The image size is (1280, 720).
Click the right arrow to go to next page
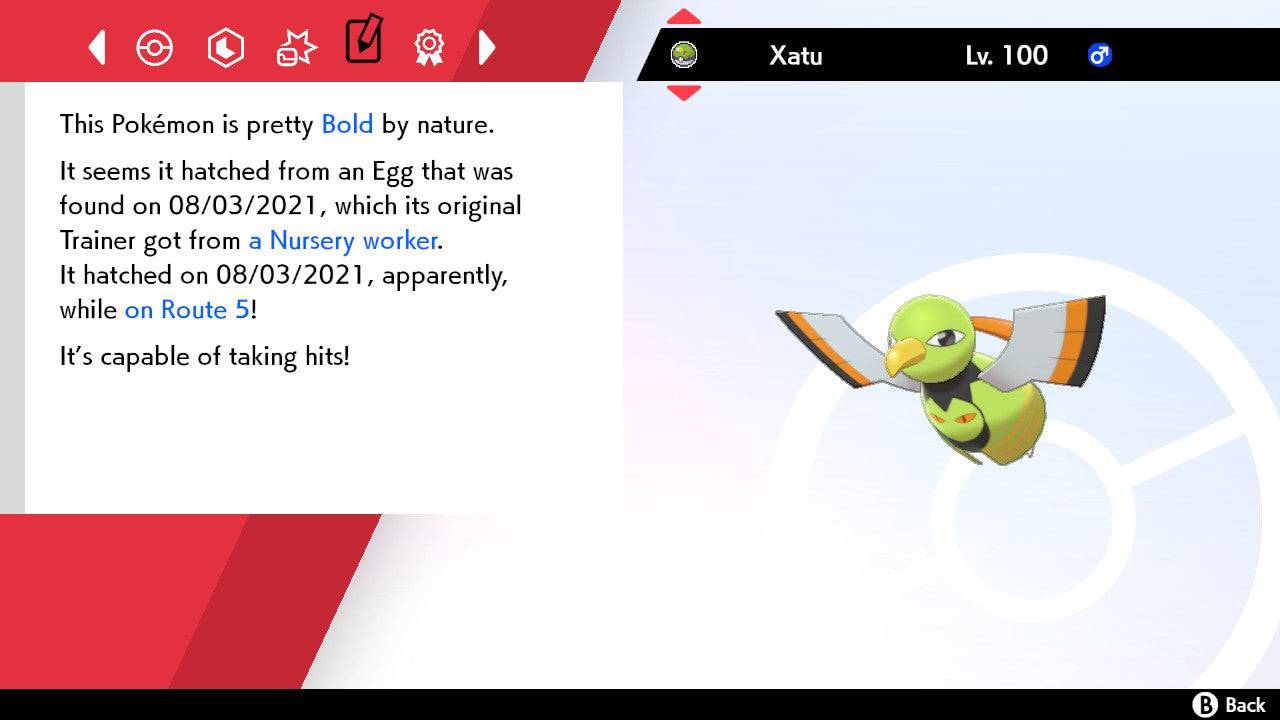point(488,47)
